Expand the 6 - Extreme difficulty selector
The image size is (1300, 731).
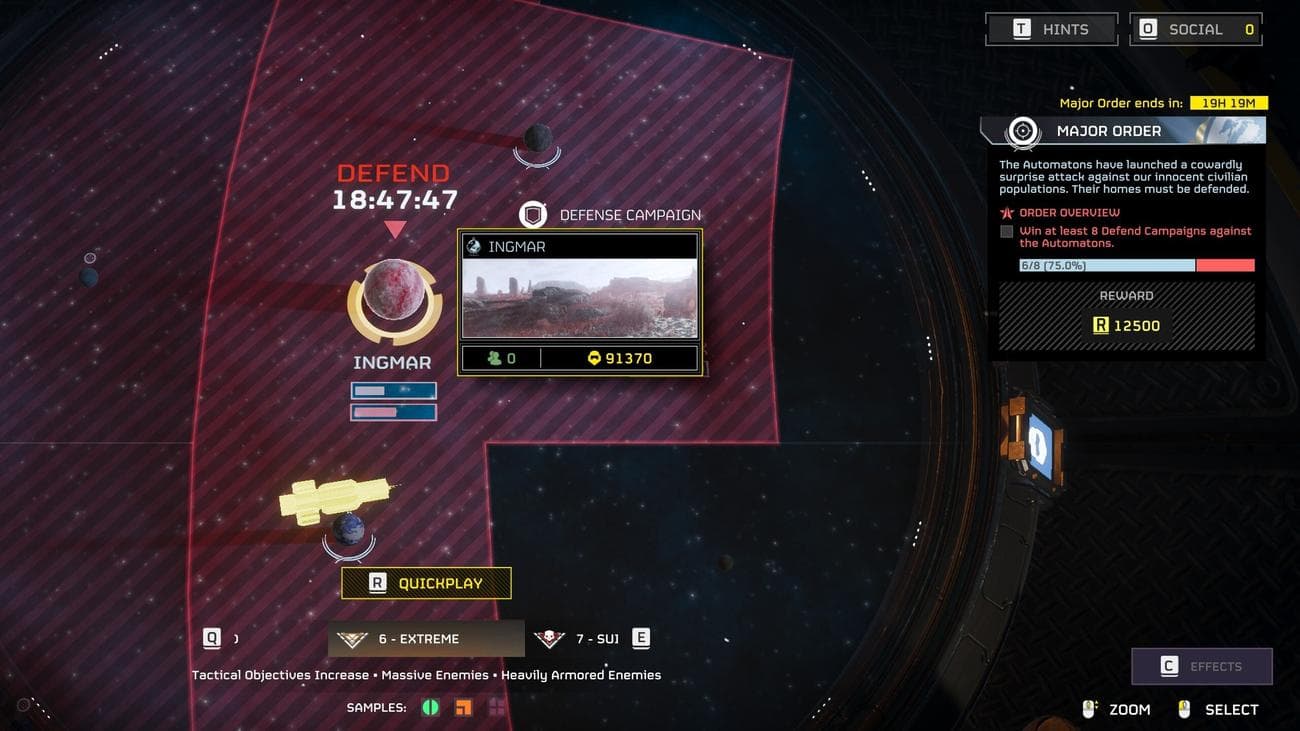pyautogui.click(x=426, y=638)
